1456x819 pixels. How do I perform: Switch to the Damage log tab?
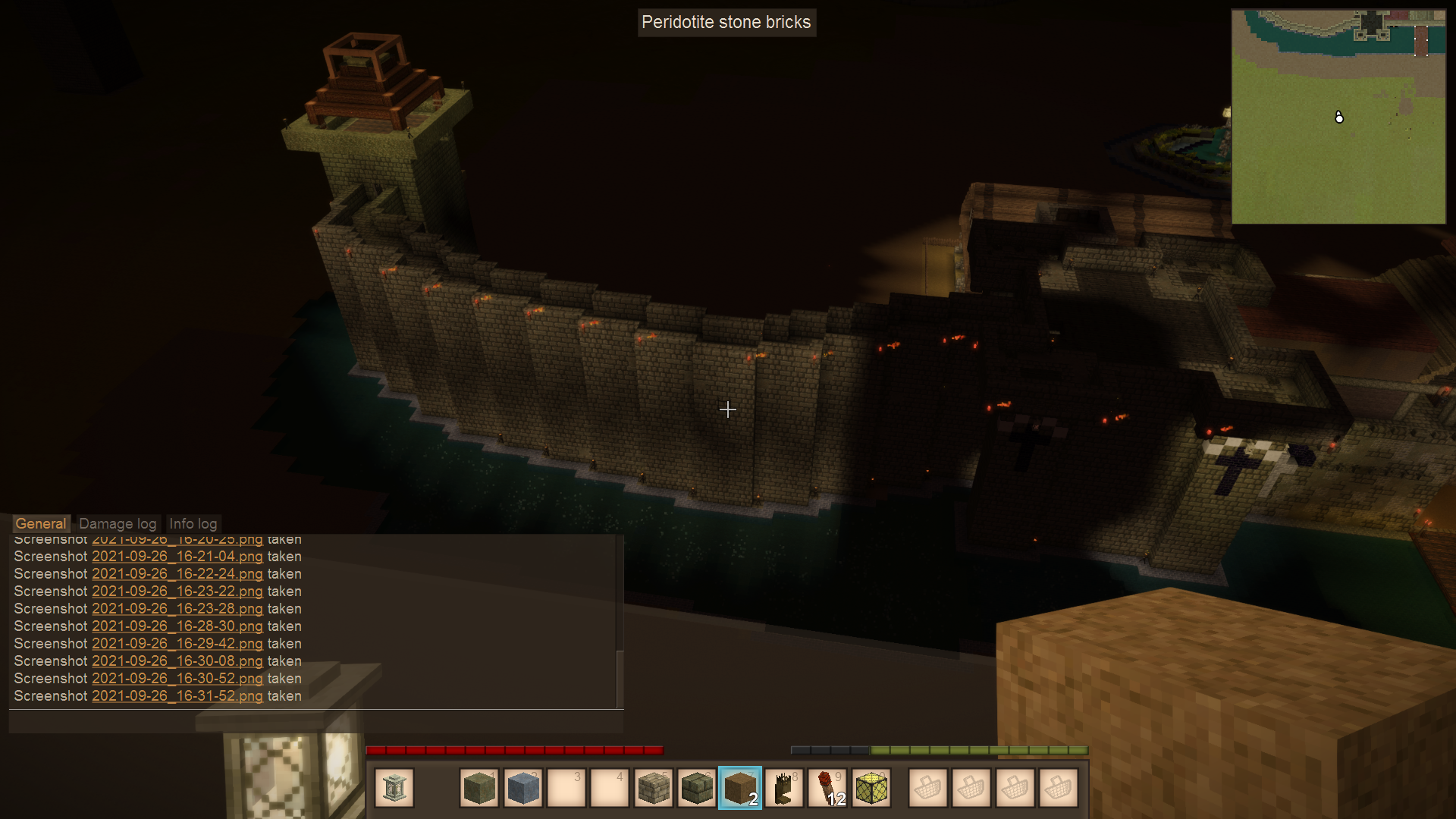(118, 524)
